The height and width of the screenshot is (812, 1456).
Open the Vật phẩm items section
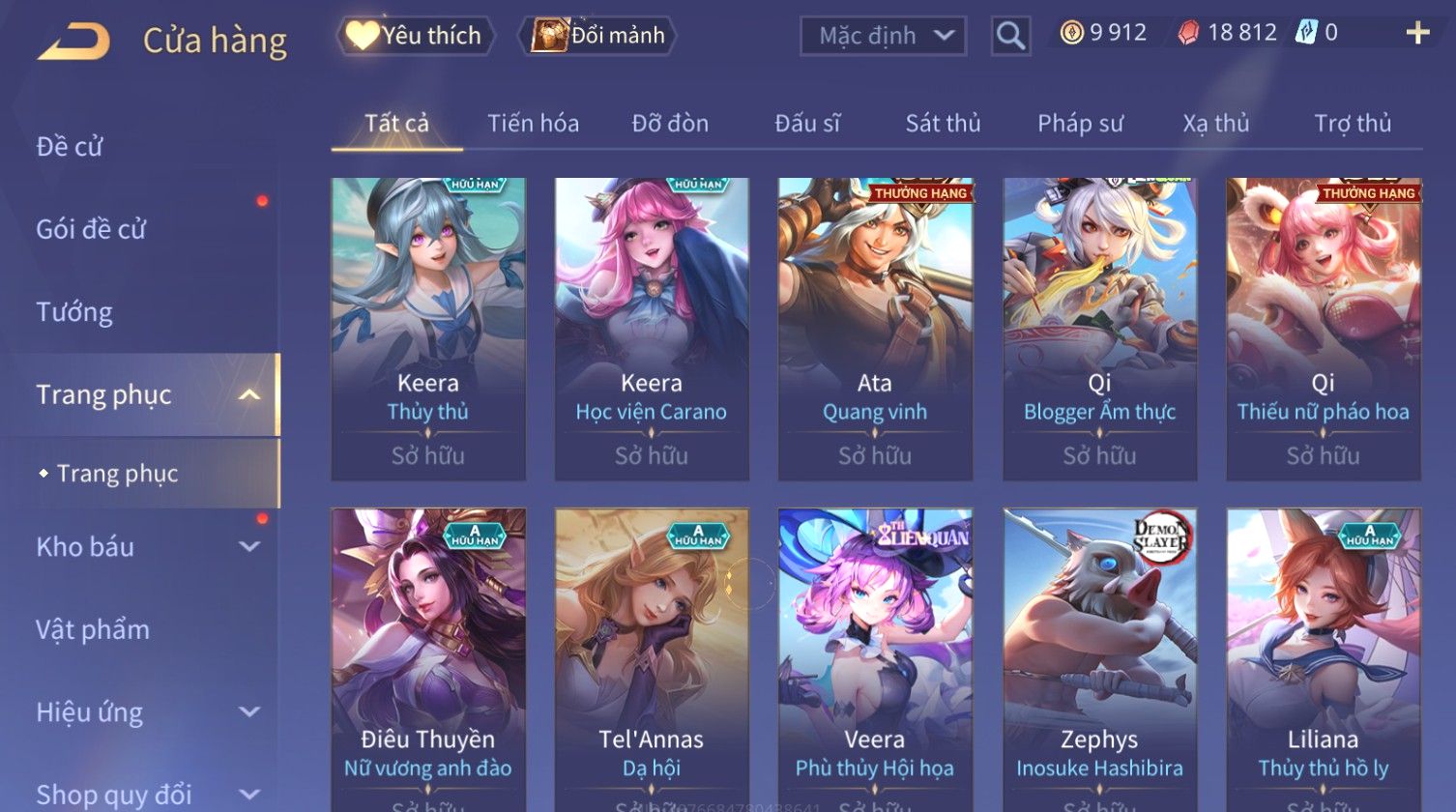[x=93, y=630]
